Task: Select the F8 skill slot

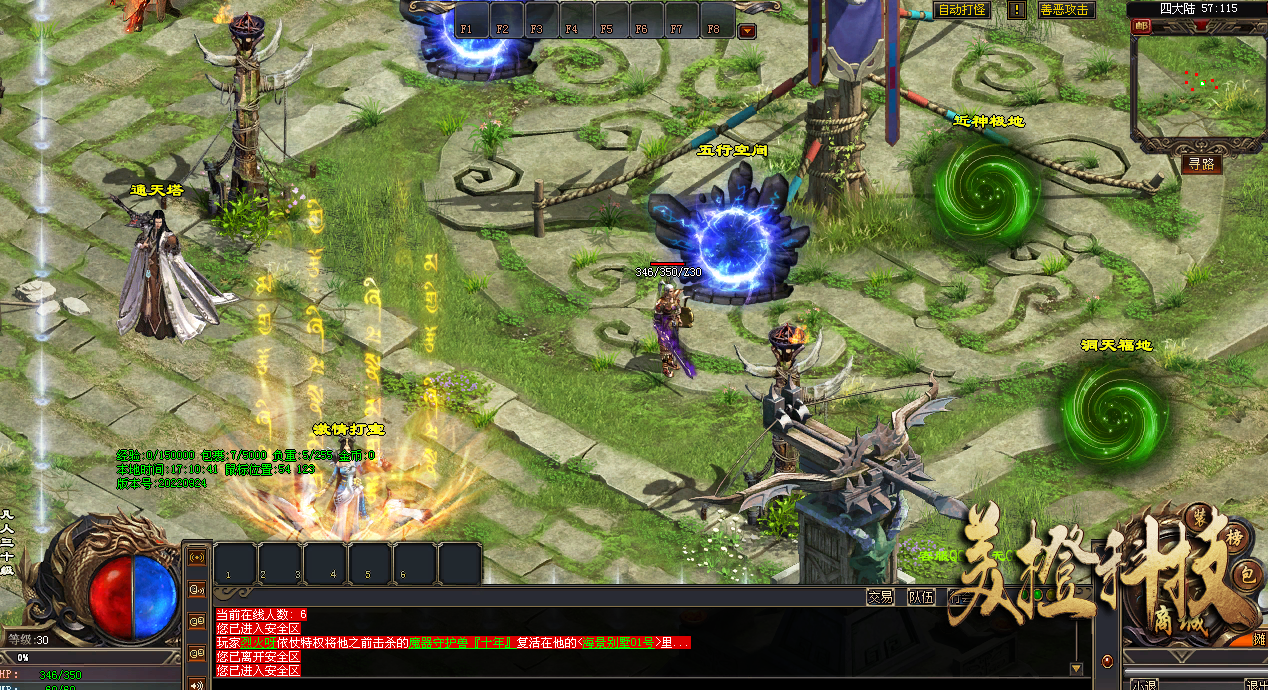Action: tap(713, 22)
